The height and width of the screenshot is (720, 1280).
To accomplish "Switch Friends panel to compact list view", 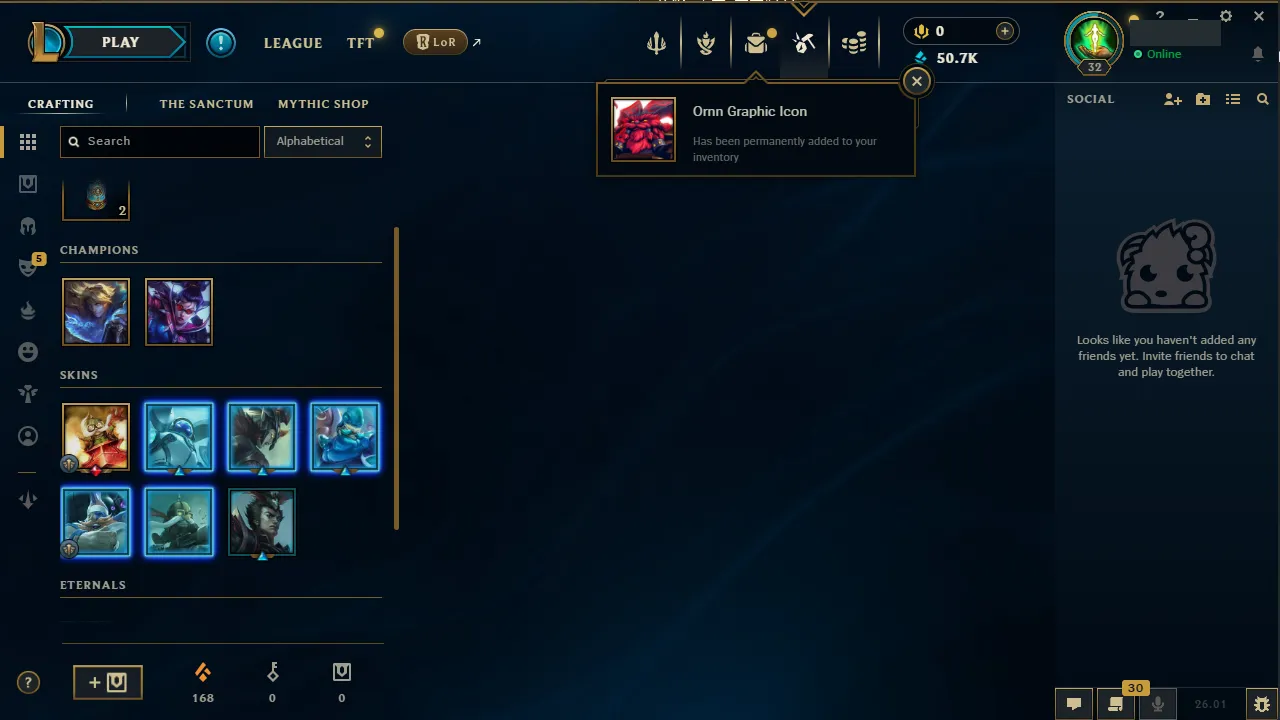I will pos(1233,98).
